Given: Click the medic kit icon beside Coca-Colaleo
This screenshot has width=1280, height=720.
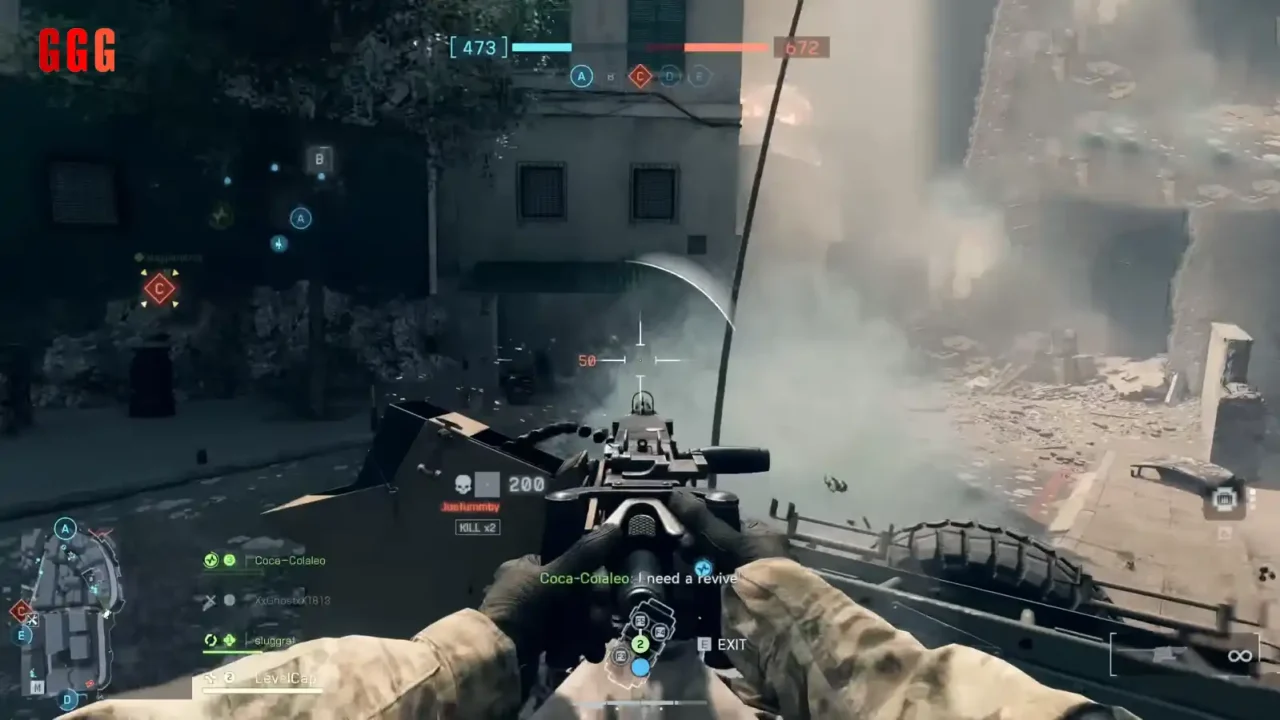Looking at the screenshot, I should [211, 560].
